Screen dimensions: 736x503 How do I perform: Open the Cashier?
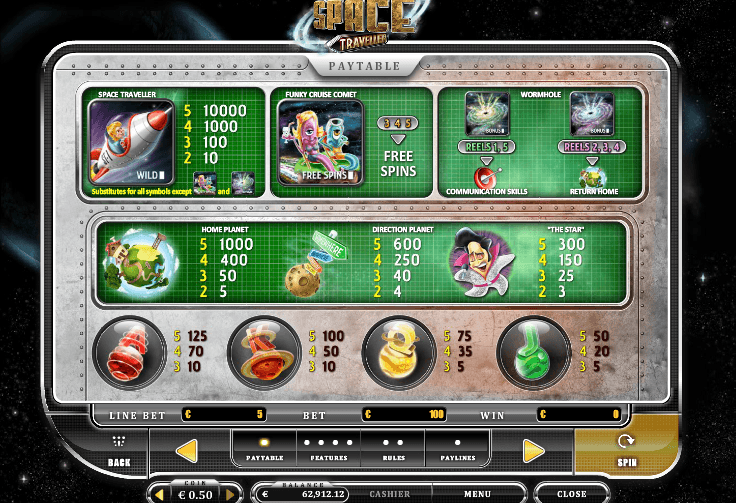point(389,494)
